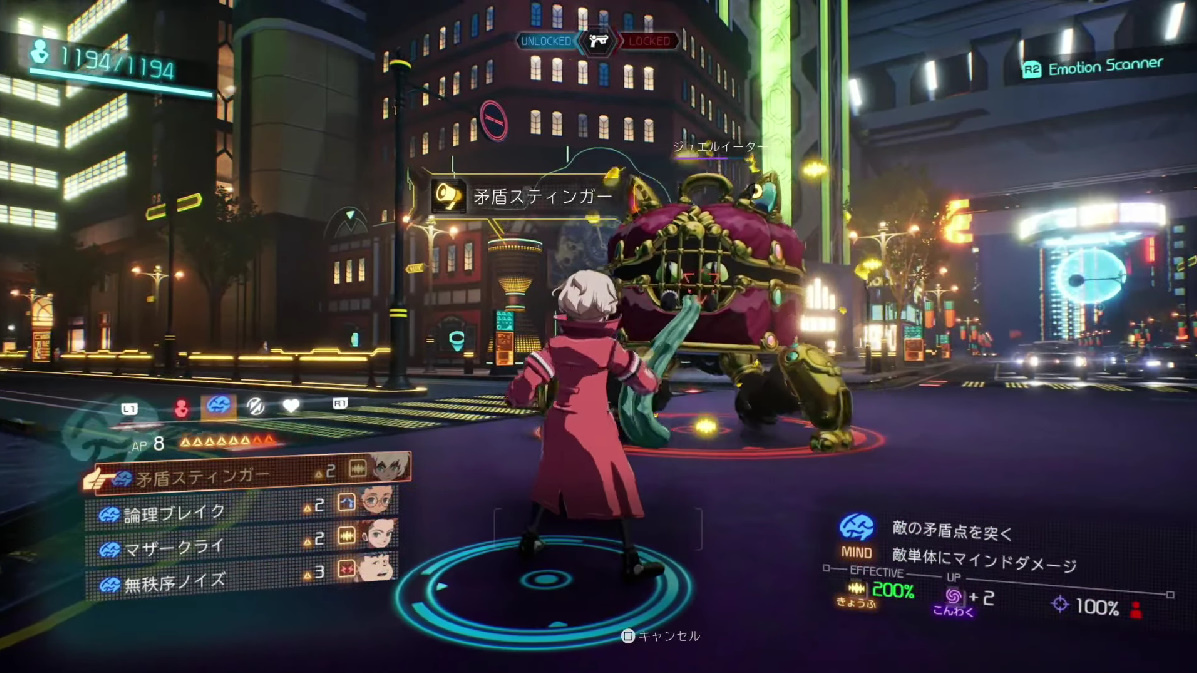1197x673 pixels.
Task: Switch to the red figure skill tab
Action: (x=182, y=407)
